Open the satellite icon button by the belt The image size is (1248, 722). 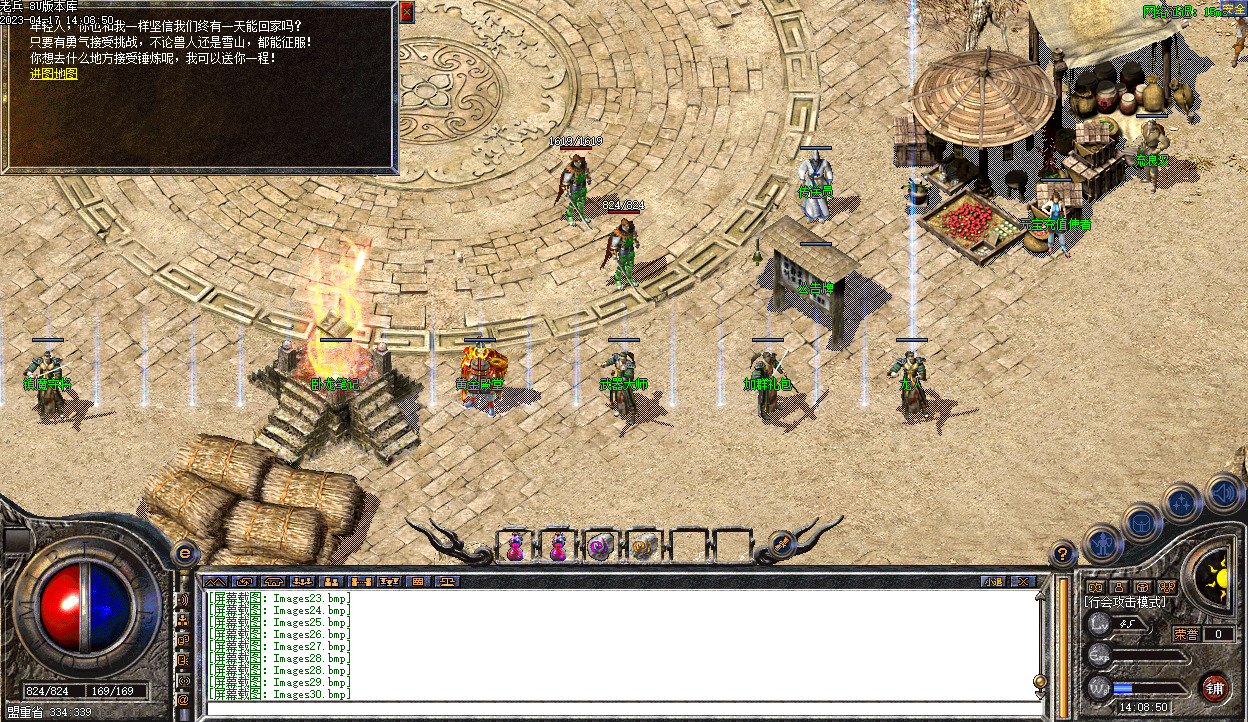[x=783, y=545]
